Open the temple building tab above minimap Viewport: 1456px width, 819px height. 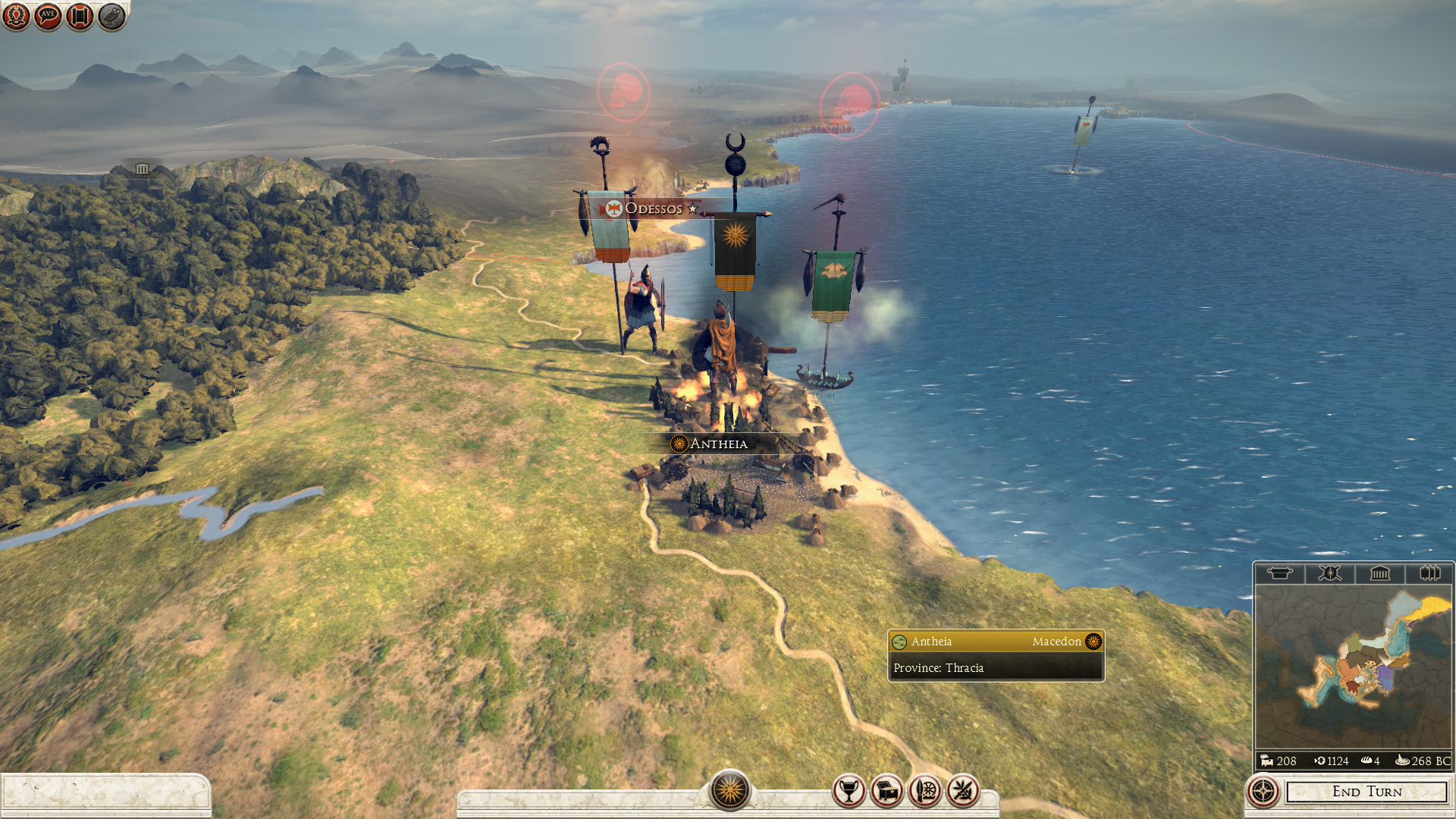(x=1379, y=573)
